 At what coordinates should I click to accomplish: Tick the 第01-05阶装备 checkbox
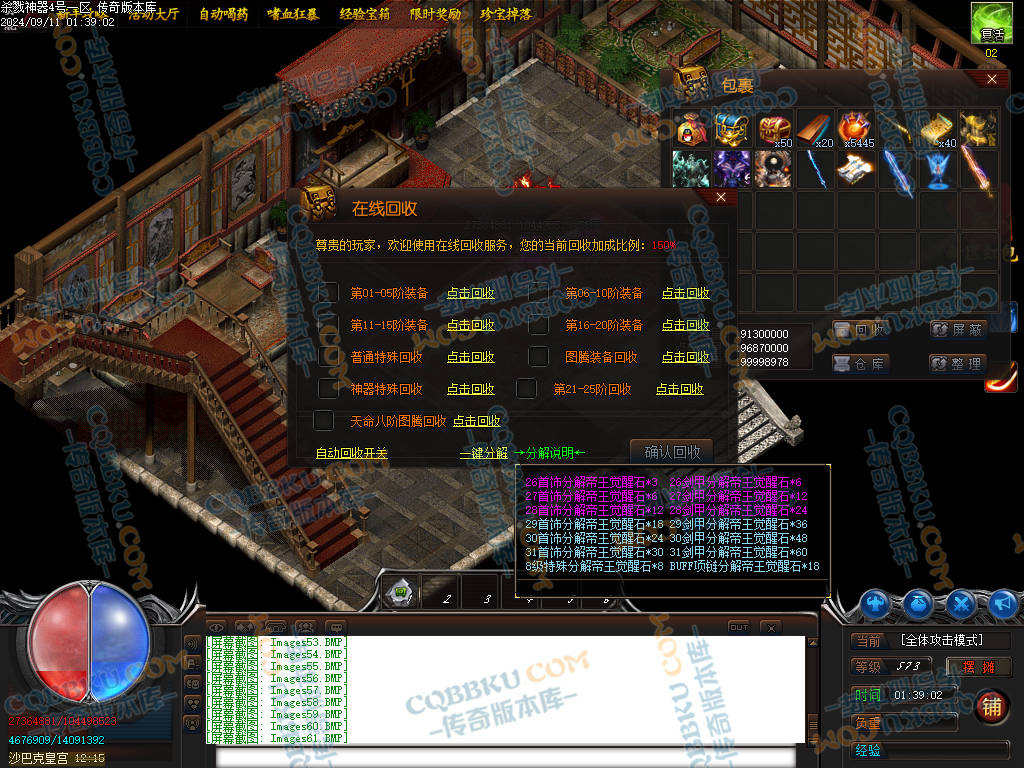point(328,293)
